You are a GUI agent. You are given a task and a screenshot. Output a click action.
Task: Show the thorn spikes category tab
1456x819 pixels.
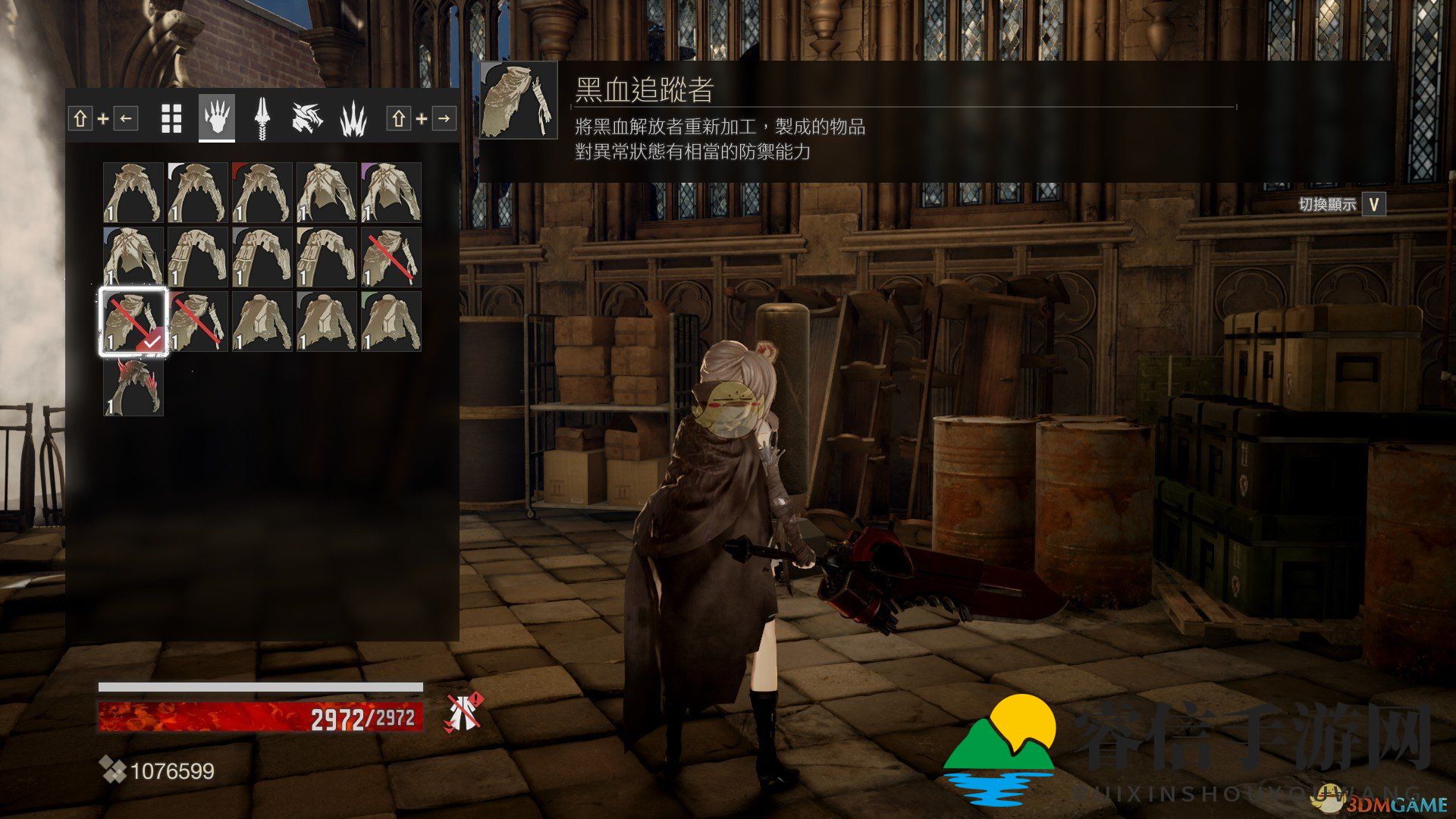(353, 118)
